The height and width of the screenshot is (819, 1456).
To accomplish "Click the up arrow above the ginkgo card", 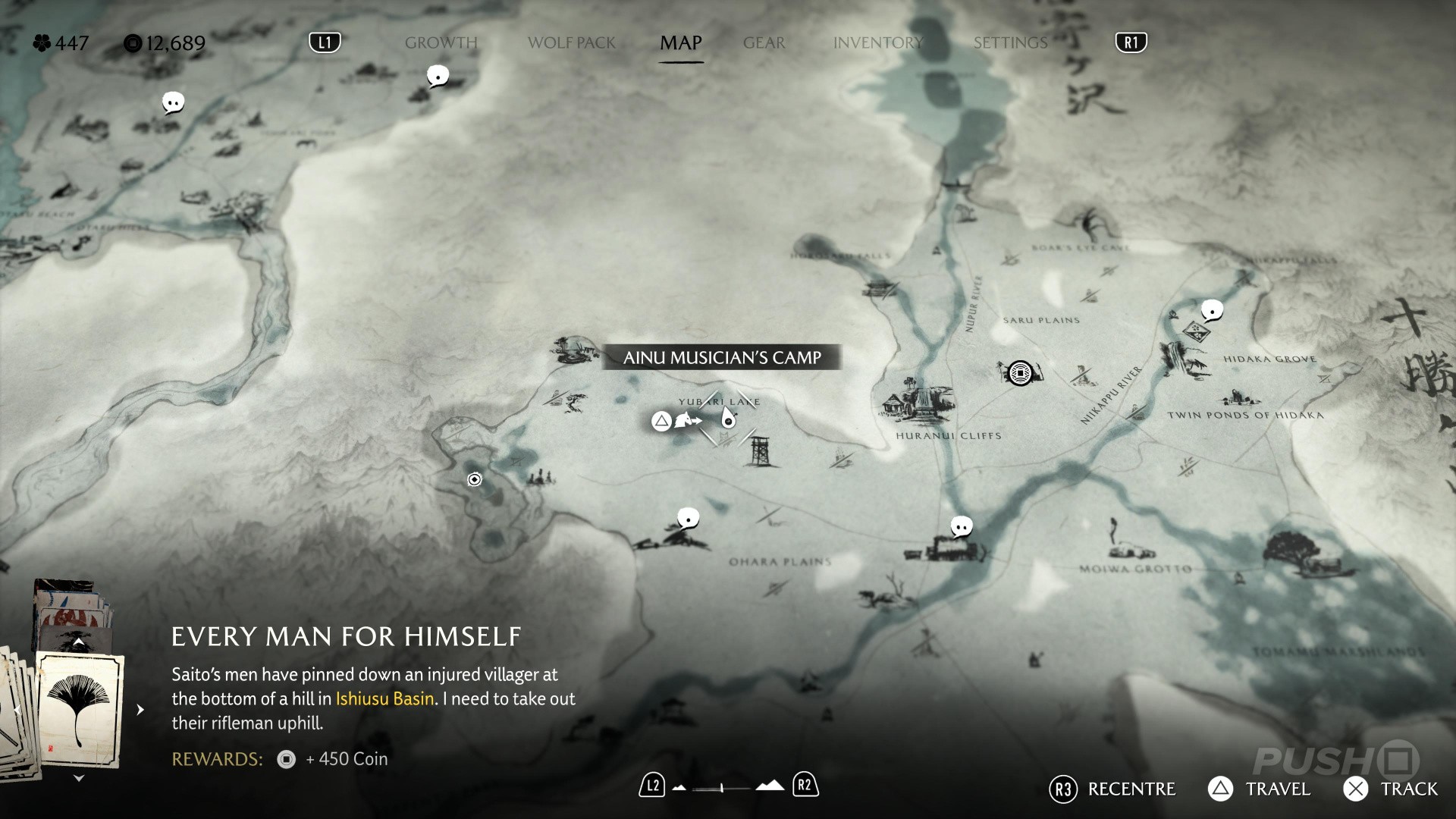I will [78, 642].
